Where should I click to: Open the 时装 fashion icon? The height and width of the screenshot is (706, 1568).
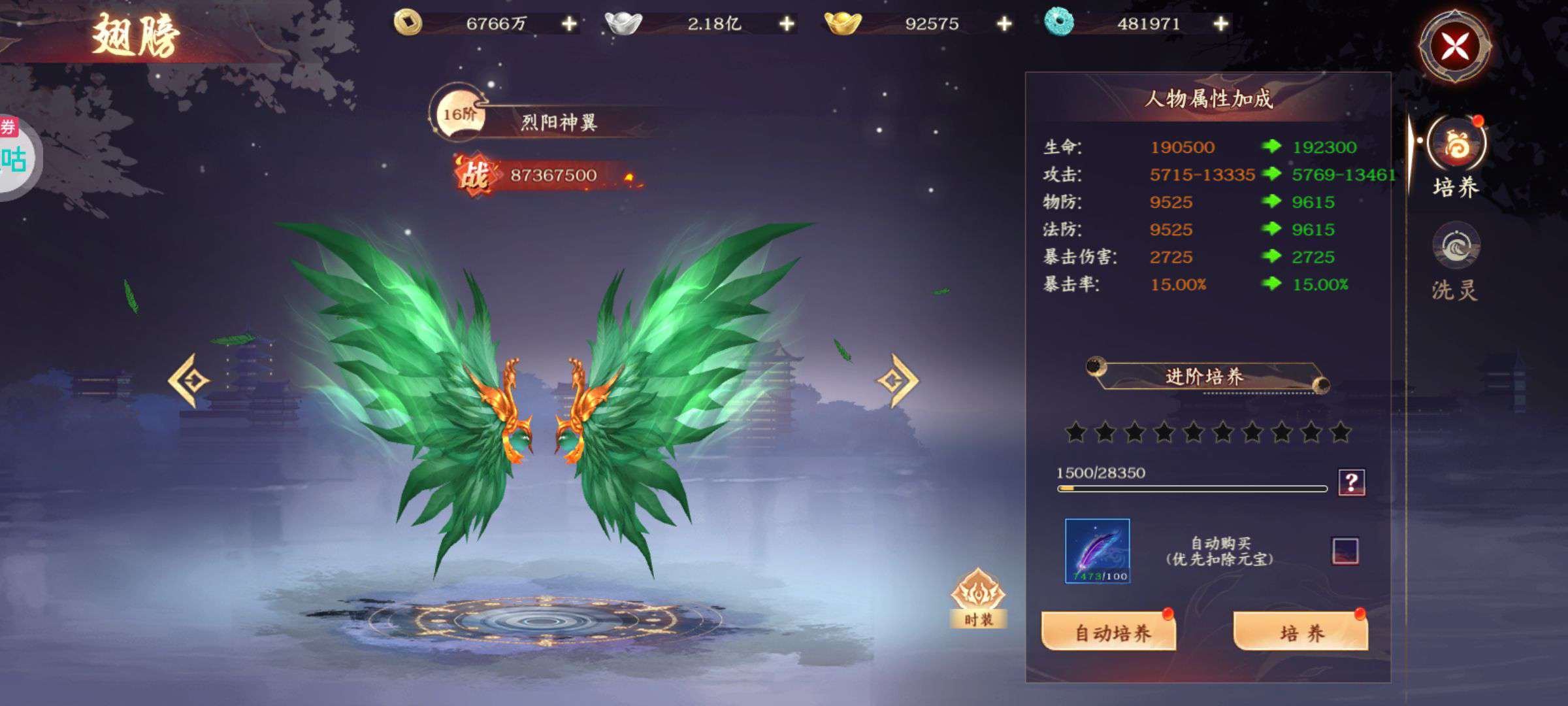pos(978,598)
